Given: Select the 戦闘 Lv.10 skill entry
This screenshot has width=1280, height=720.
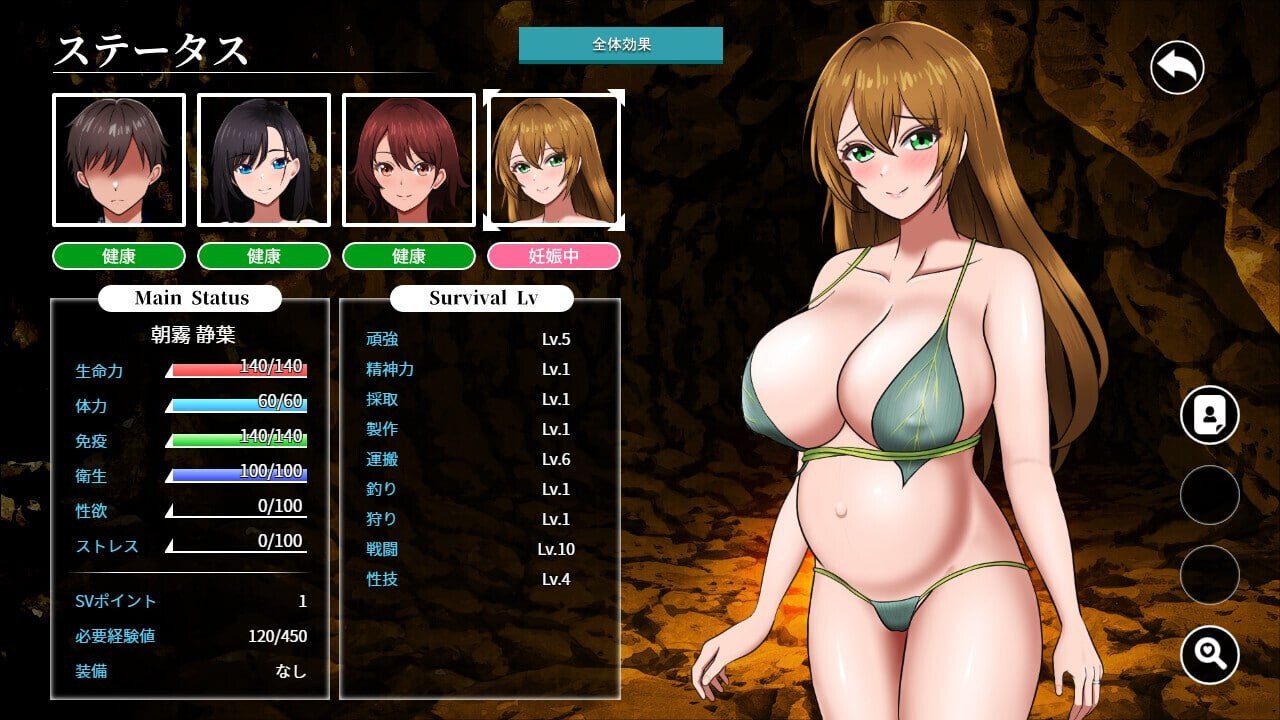Looking at the screenshot, I should (x=470, y=549).
